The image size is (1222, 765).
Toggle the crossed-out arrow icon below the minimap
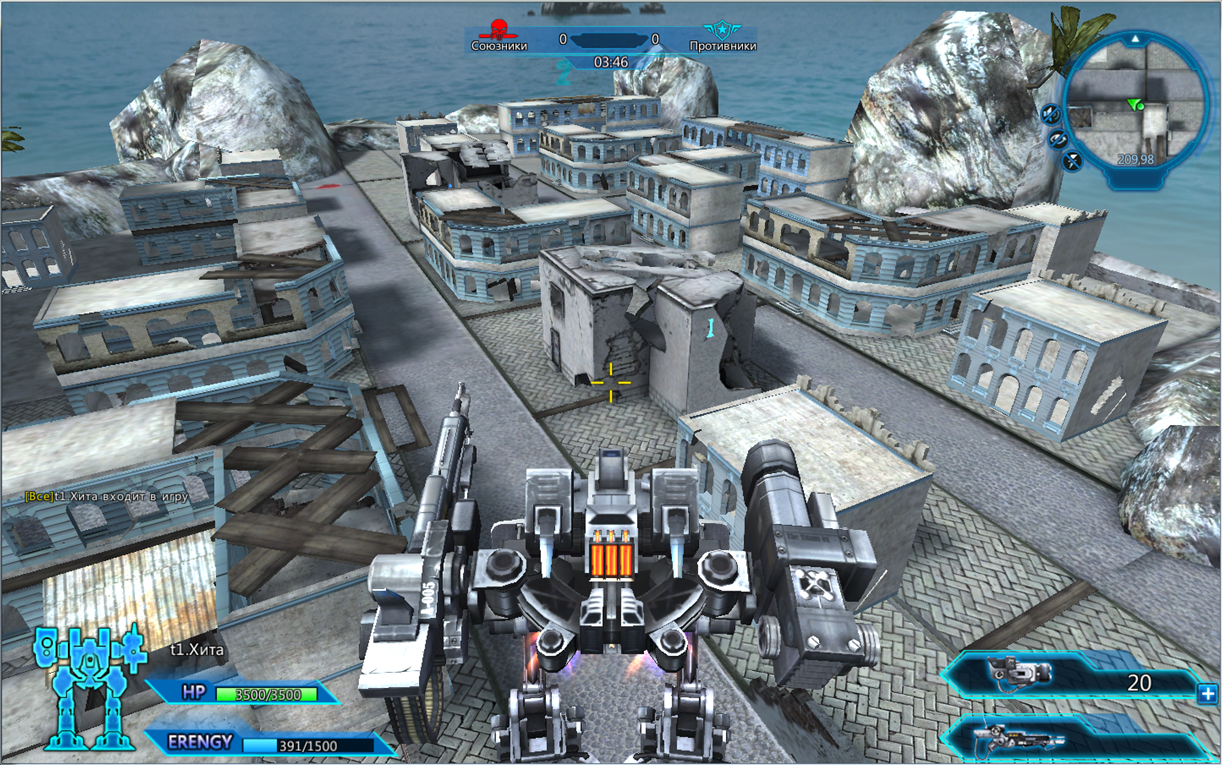point(1072,158)
